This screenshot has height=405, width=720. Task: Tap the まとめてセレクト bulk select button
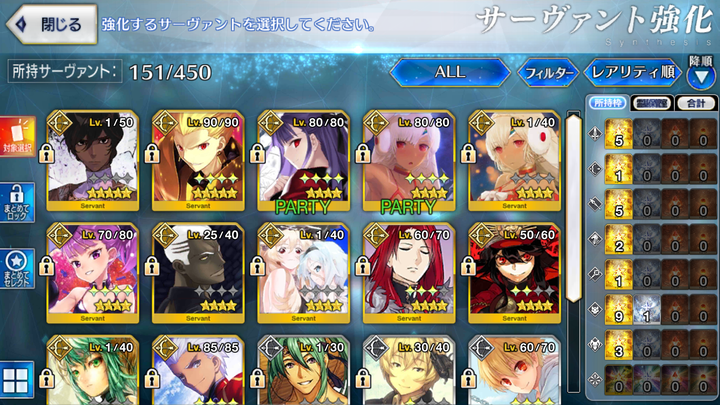17,267
